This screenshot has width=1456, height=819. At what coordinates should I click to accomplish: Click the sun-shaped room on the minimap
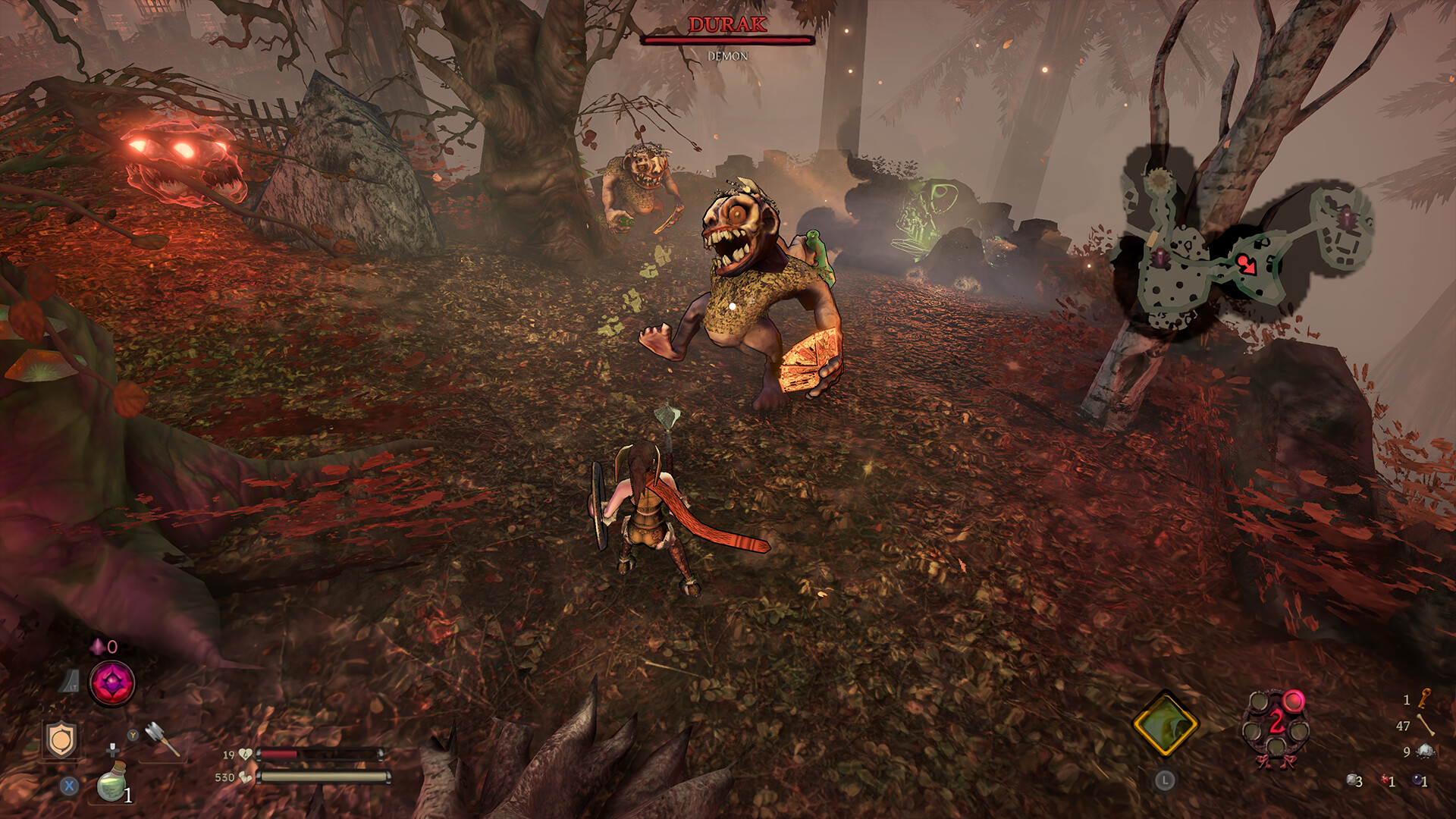coord(1158,180)
